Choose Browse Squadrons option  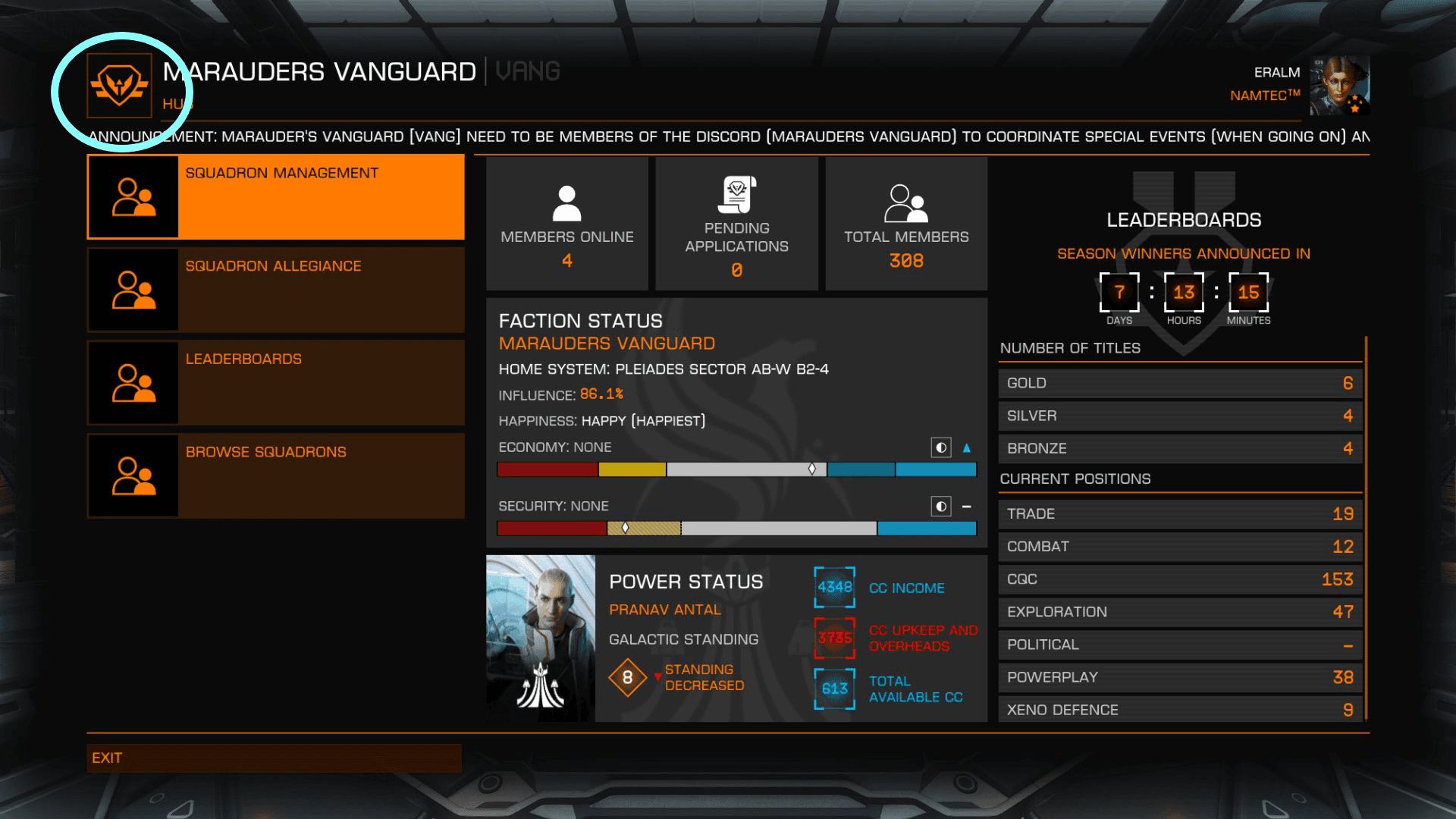[276, 475]
